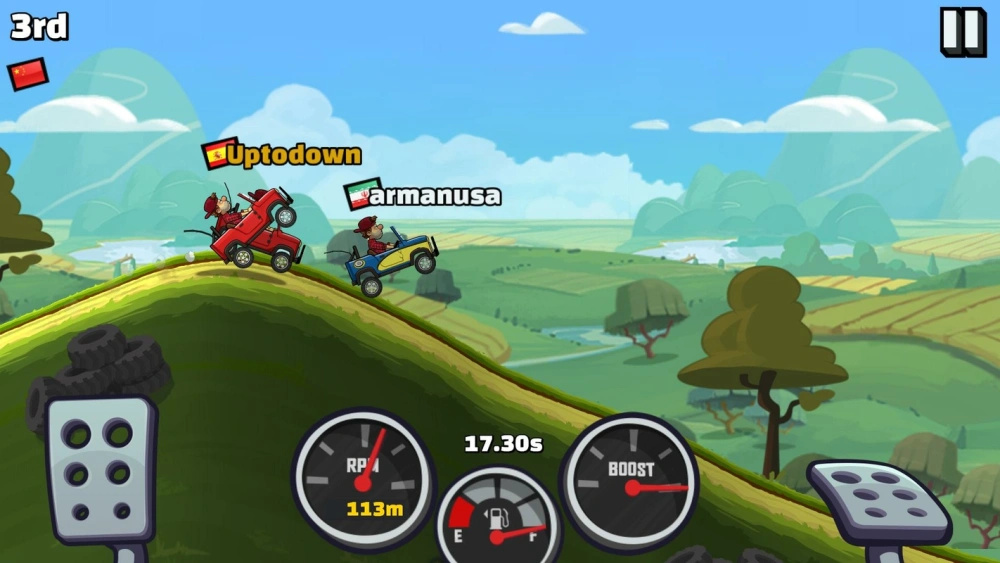Hit the gas pedal
Viewport: 1000px width, 563px height.
[x=879, y=502]
